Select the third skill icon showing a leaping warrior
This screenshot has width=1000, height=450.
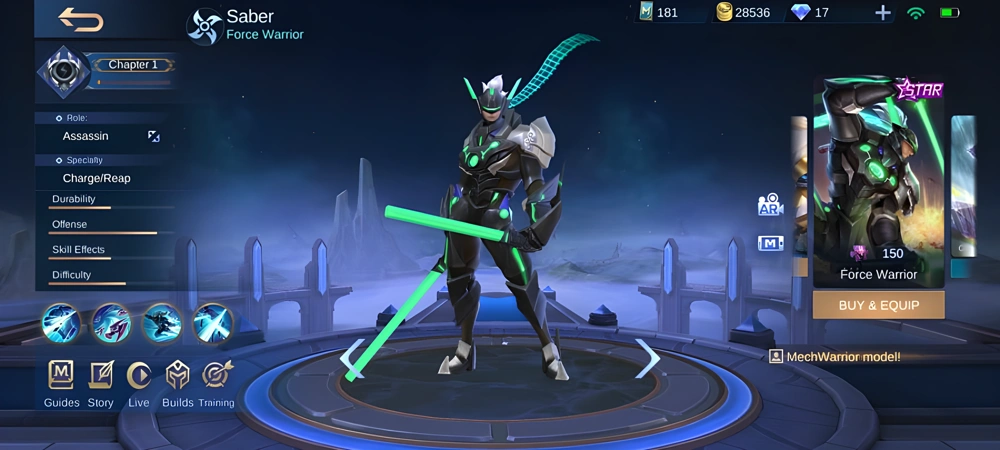pos(161,324)
